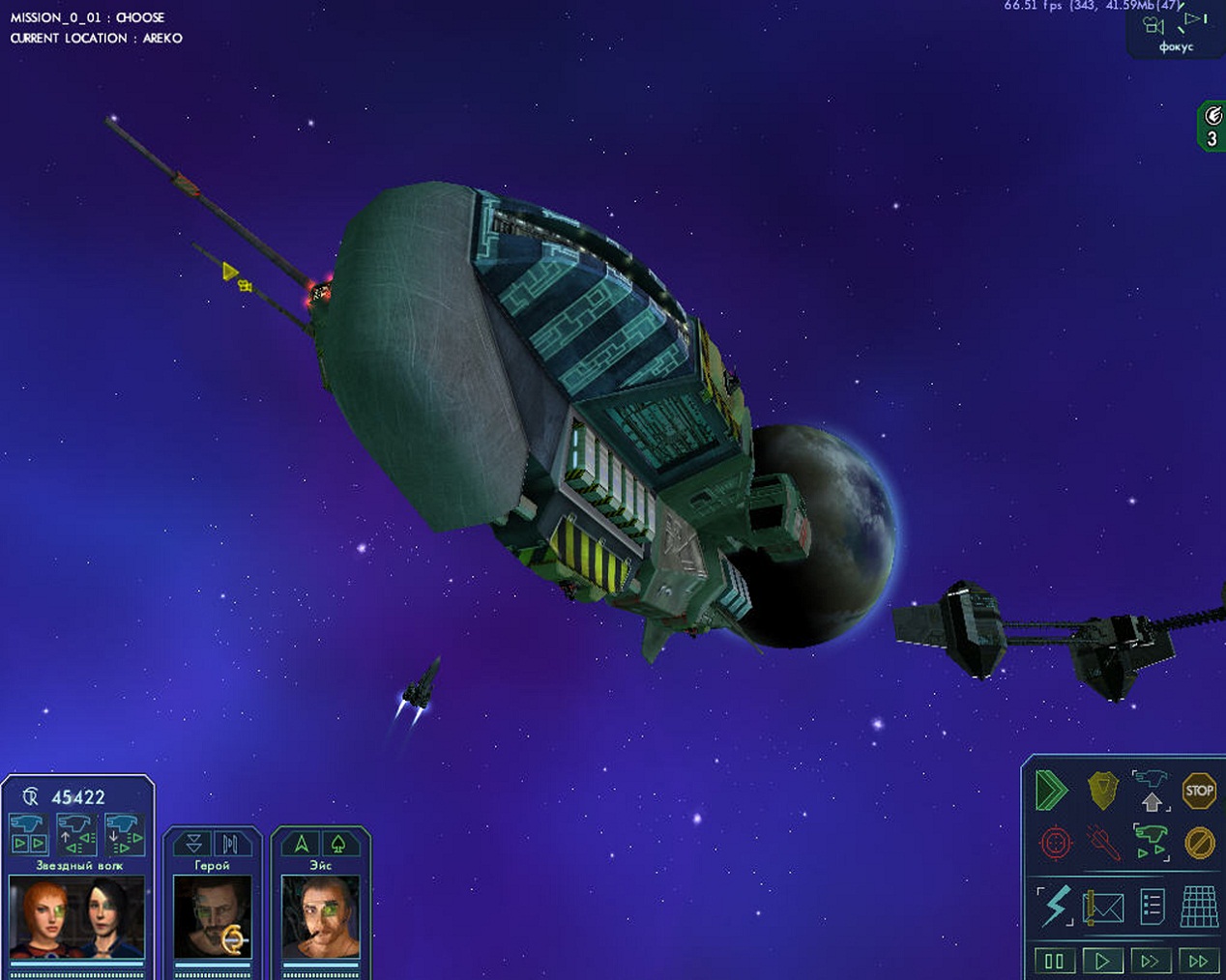Click the orange prohibition circle icon
The width and height of the screenshot is (1226, 980).
click(x=1199, y=843)
